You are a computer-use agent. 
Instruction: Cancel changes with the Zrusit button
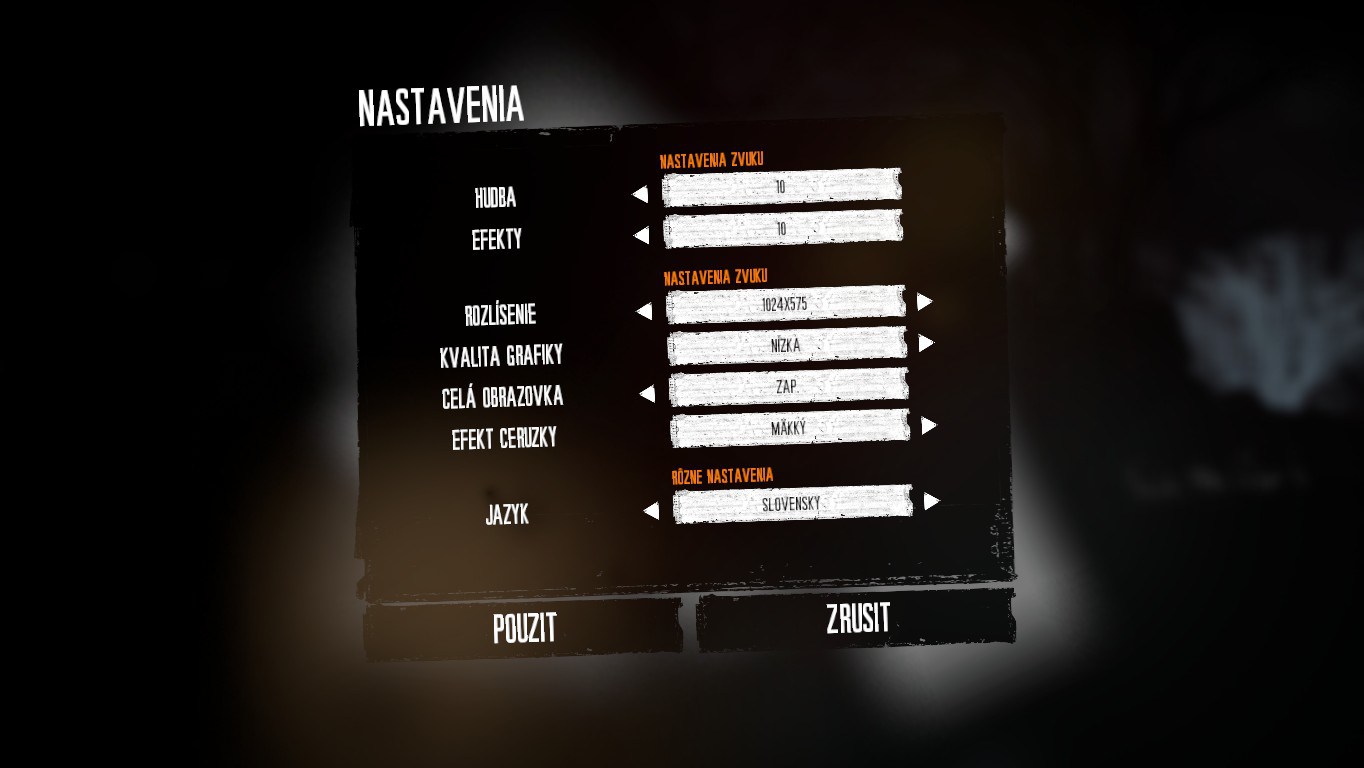pyautogui.click(x=857, y=619)
